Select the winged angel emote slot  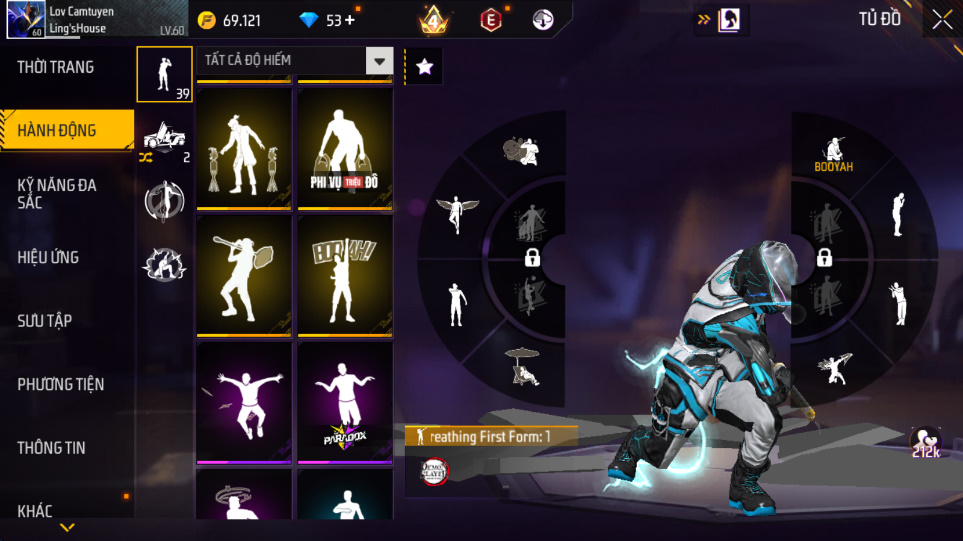point(456,211)
